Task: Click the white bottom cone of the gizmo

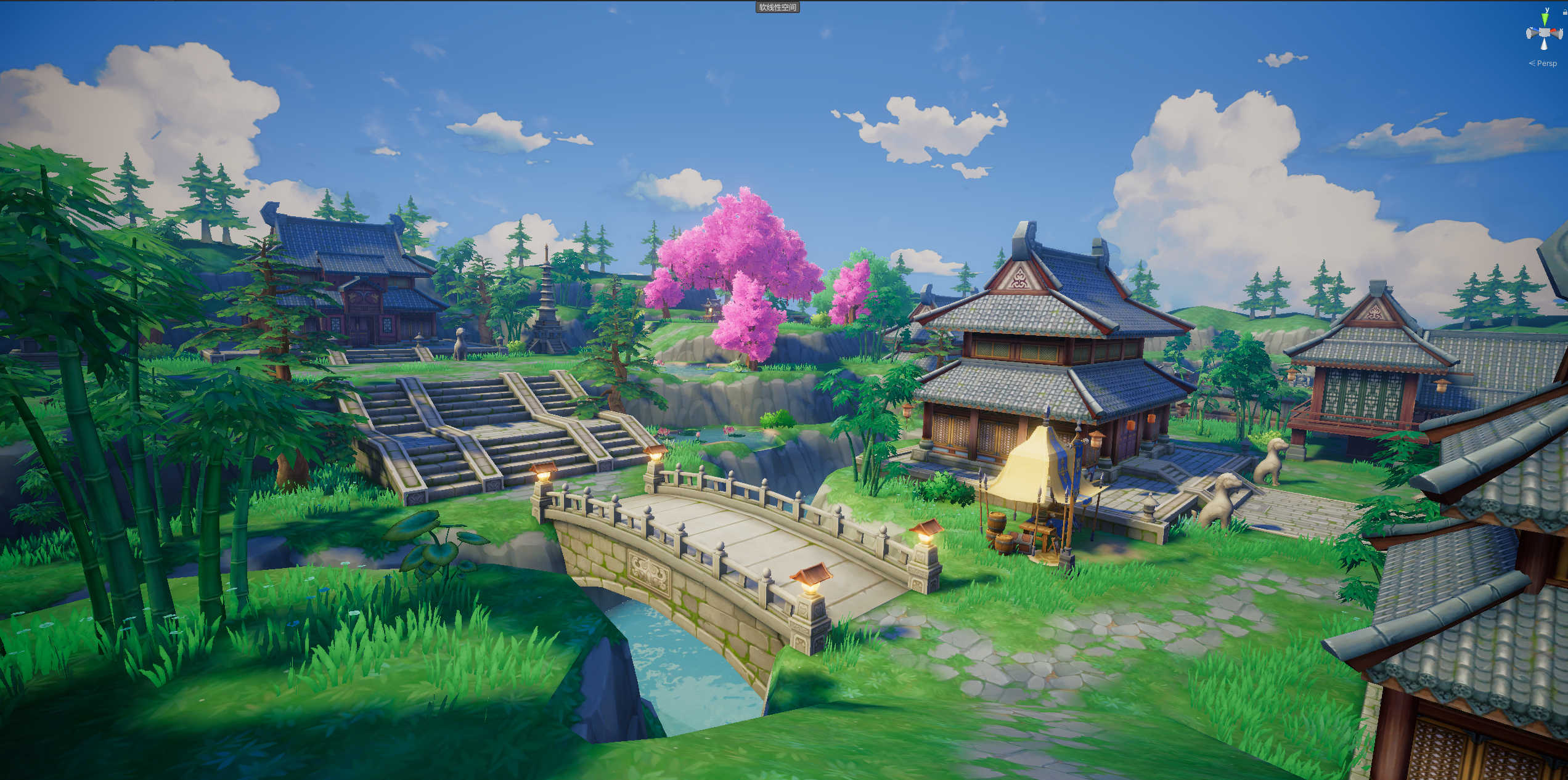Action: coord(1544,46)
